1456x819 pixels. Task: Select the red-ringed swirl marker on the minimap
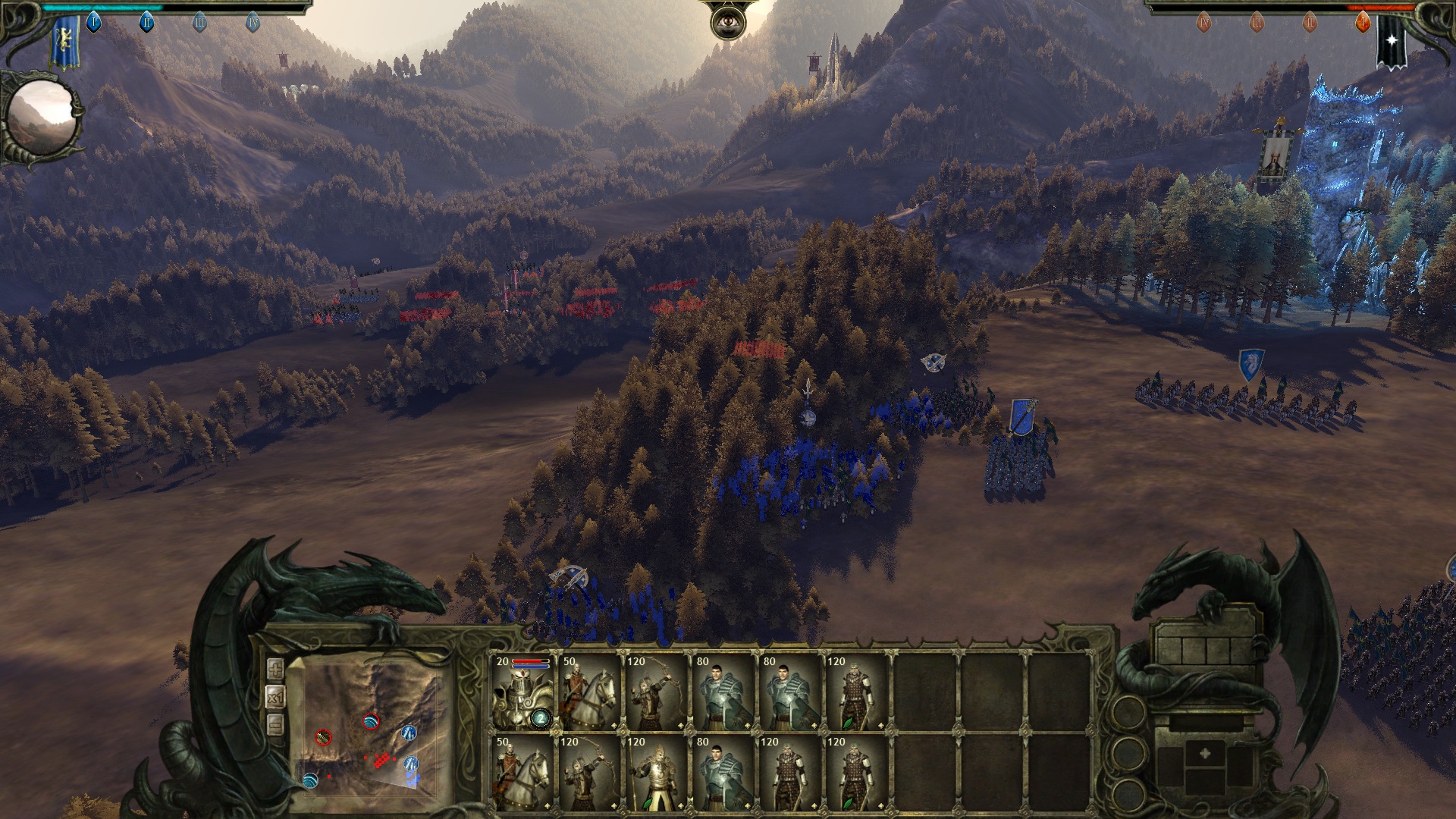pyautogui.click(x=371, y=721)
